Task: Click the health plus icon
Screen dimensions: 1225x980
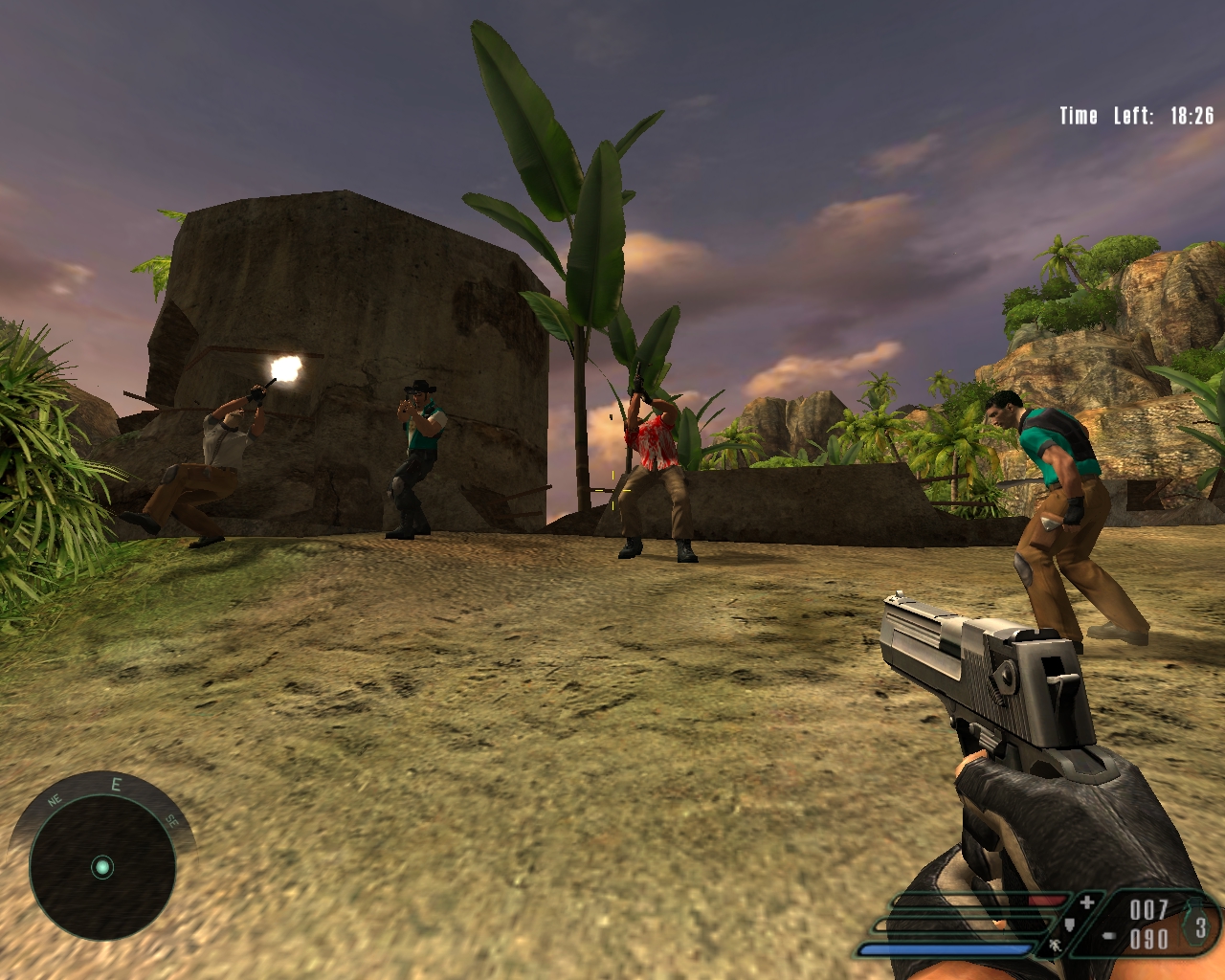Action: click(x=1086, y=902)
